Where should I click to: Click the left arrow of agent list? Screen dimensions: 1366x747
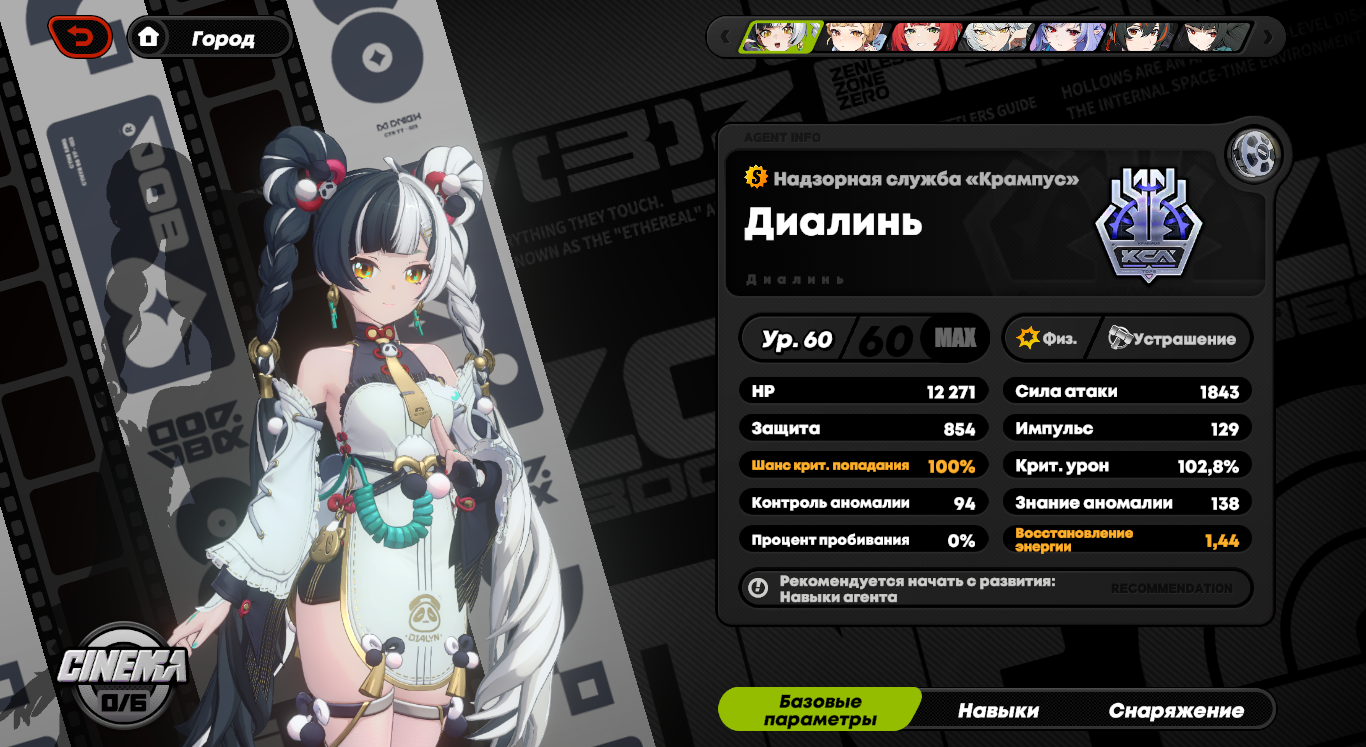tap(725, 37)
